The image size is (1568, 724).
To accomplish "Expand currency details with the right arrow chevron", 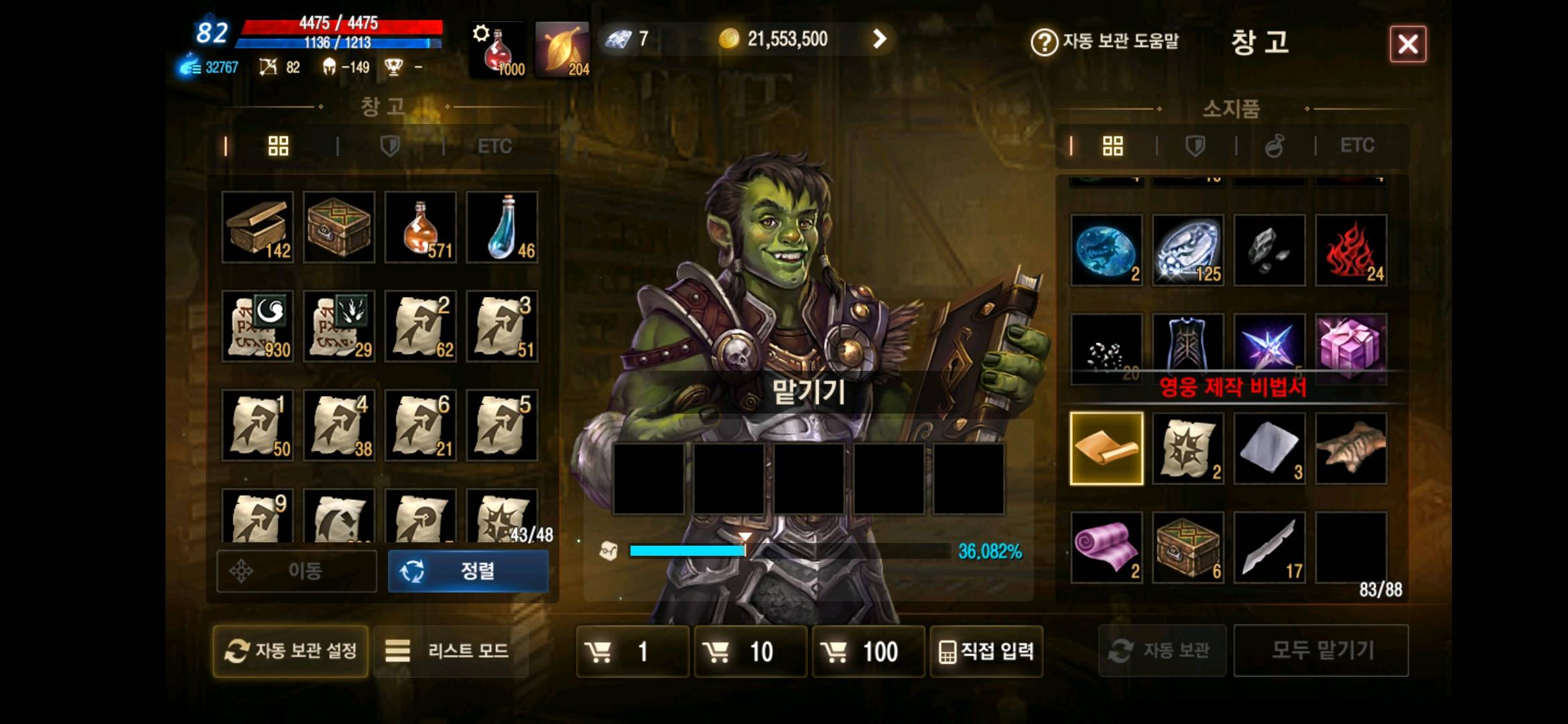I will tap(878, 39).
